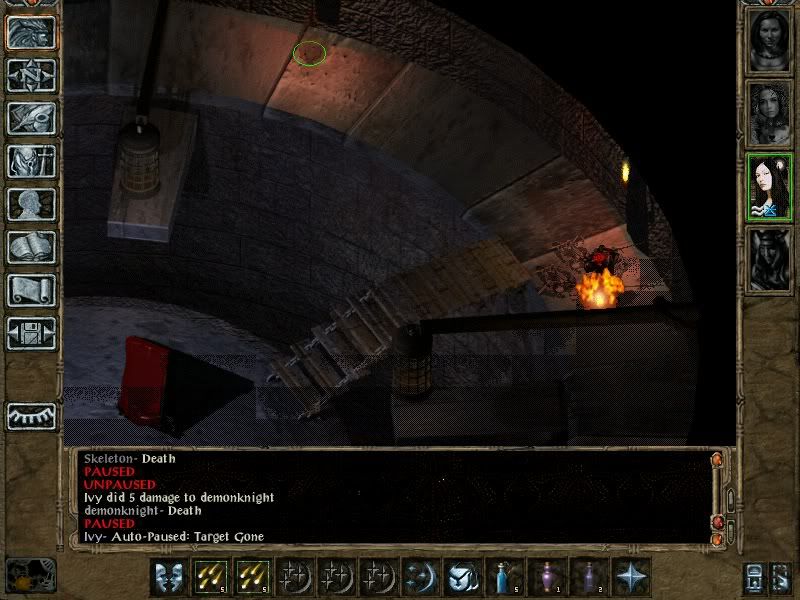Rest the party with the closed-eye button
The image size is (800, 600).
click(31, 414)
